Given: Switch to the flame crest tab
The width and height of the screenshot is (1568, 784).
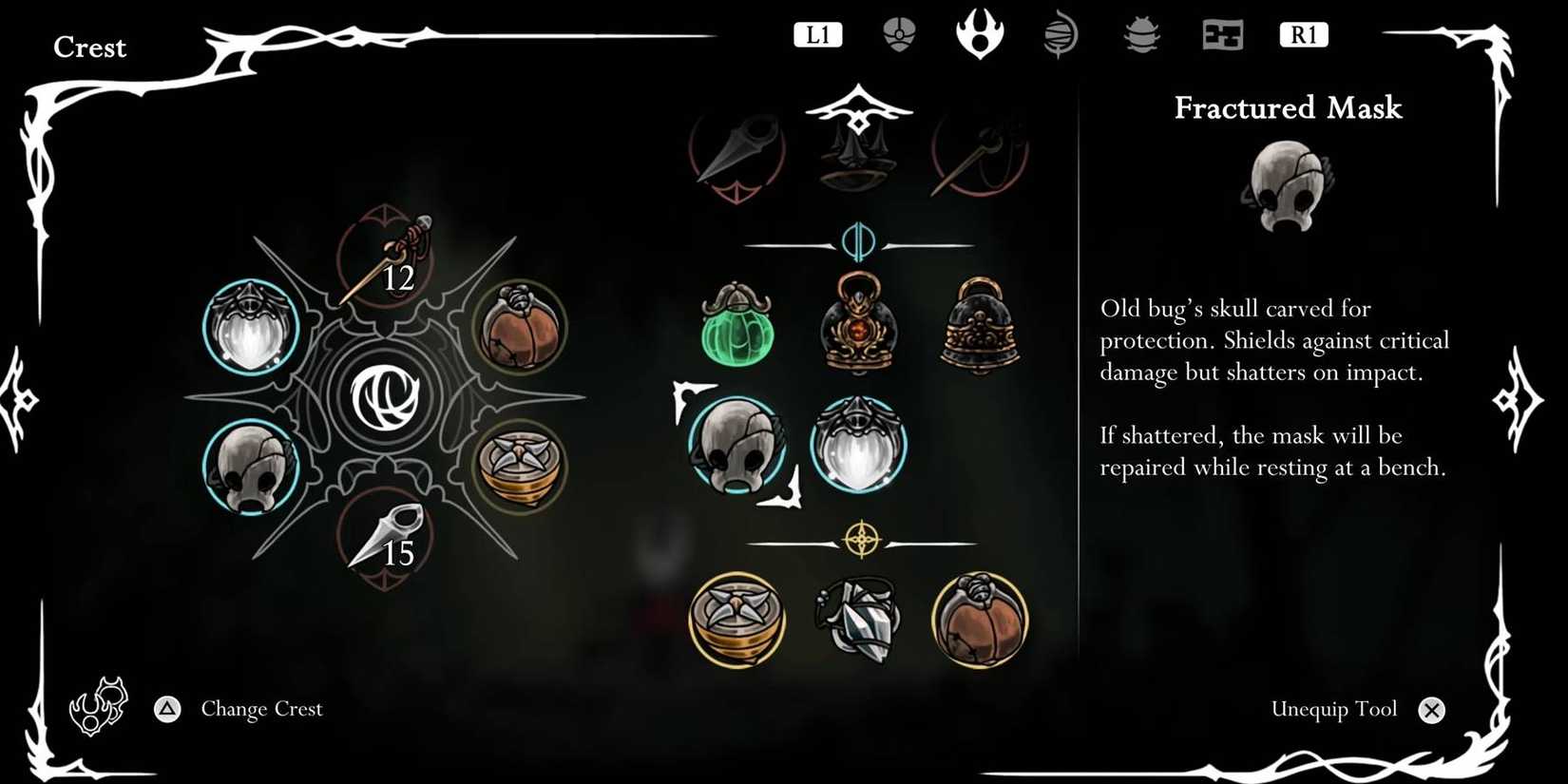Looking at the screenshot, I should (981, 35).
